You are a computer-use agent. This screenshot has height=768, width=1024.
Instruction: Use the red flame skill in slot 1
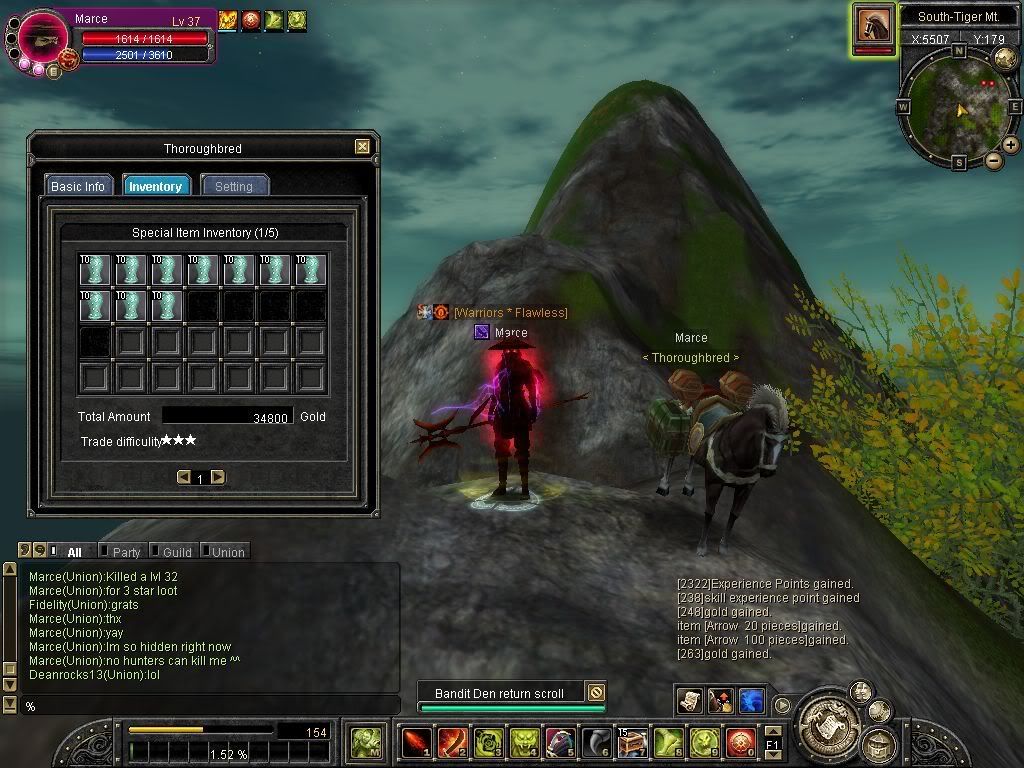(415, 742)
